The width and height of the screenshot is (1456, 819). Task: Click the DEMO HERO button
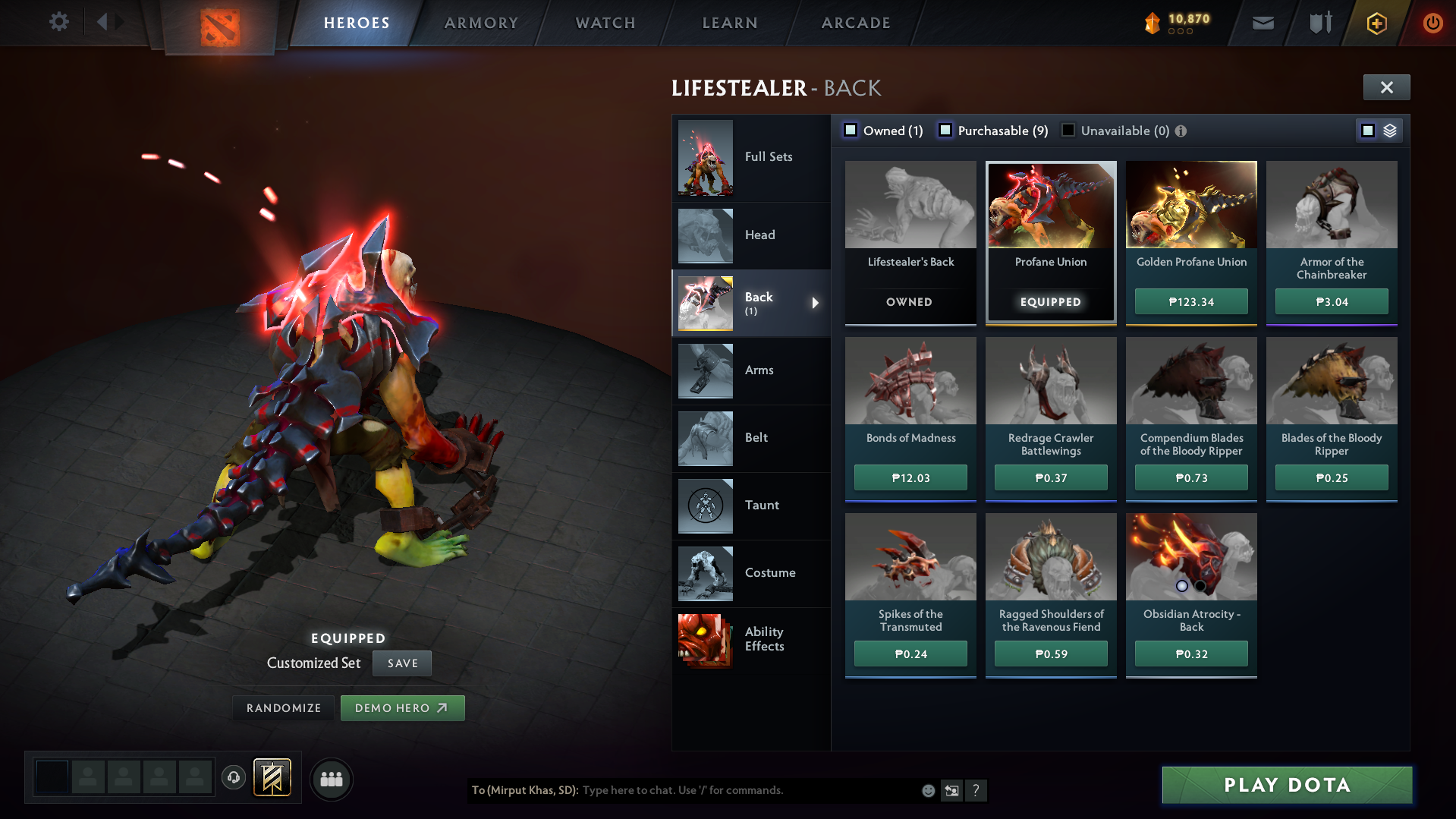click(402, 707)
